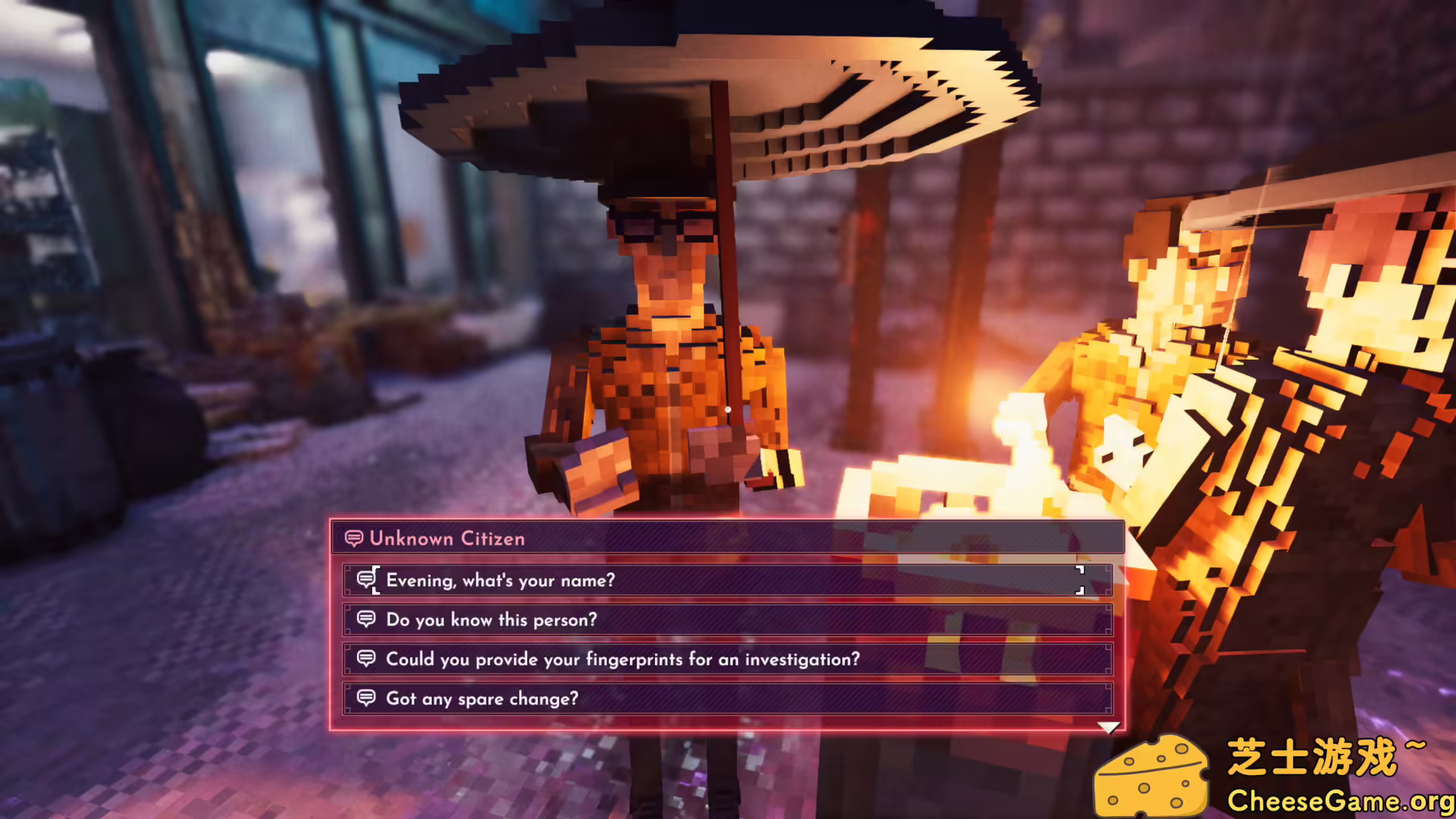1456x819 pixels.
Task: Click the small white cursor dot on screen
Action: coord(728,408)
